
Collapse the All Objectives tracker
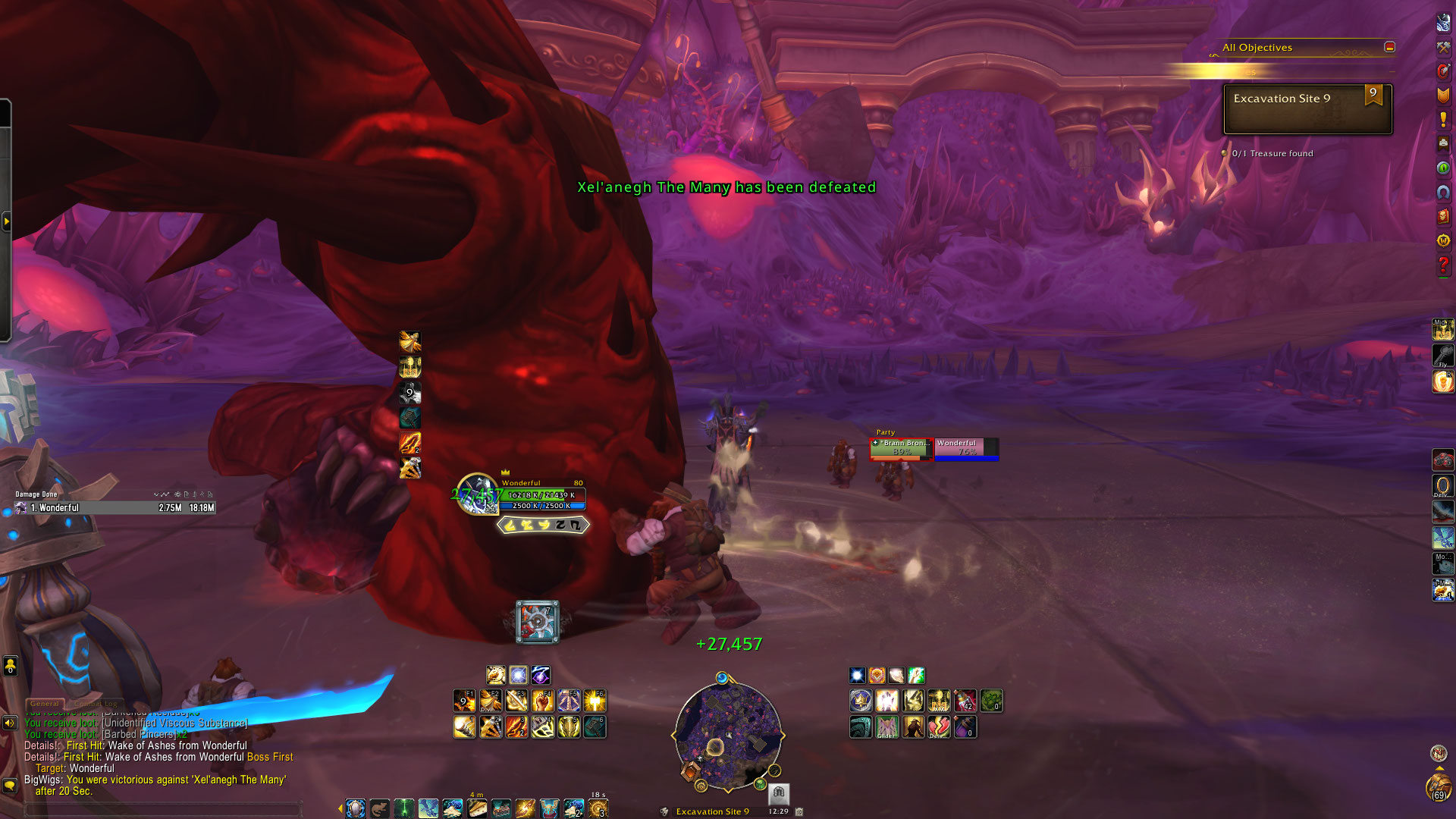[x=1389, y=47]
